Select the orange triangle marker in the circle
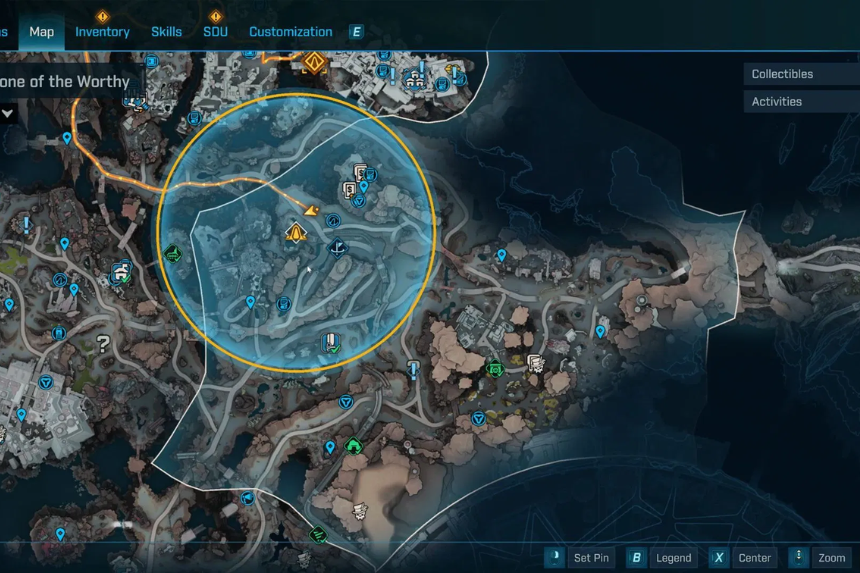 (x=295, y=233)
